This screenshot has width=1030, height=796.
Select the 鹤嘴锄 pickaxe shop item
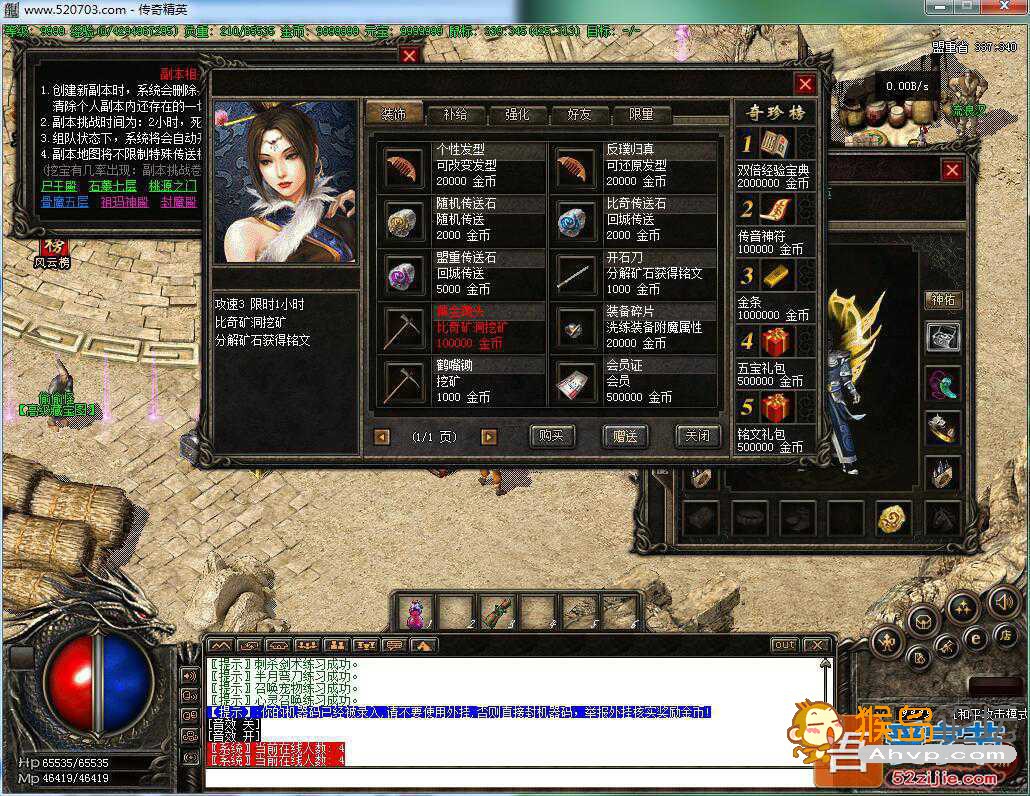pyautogui.click(x=404, y=381)
